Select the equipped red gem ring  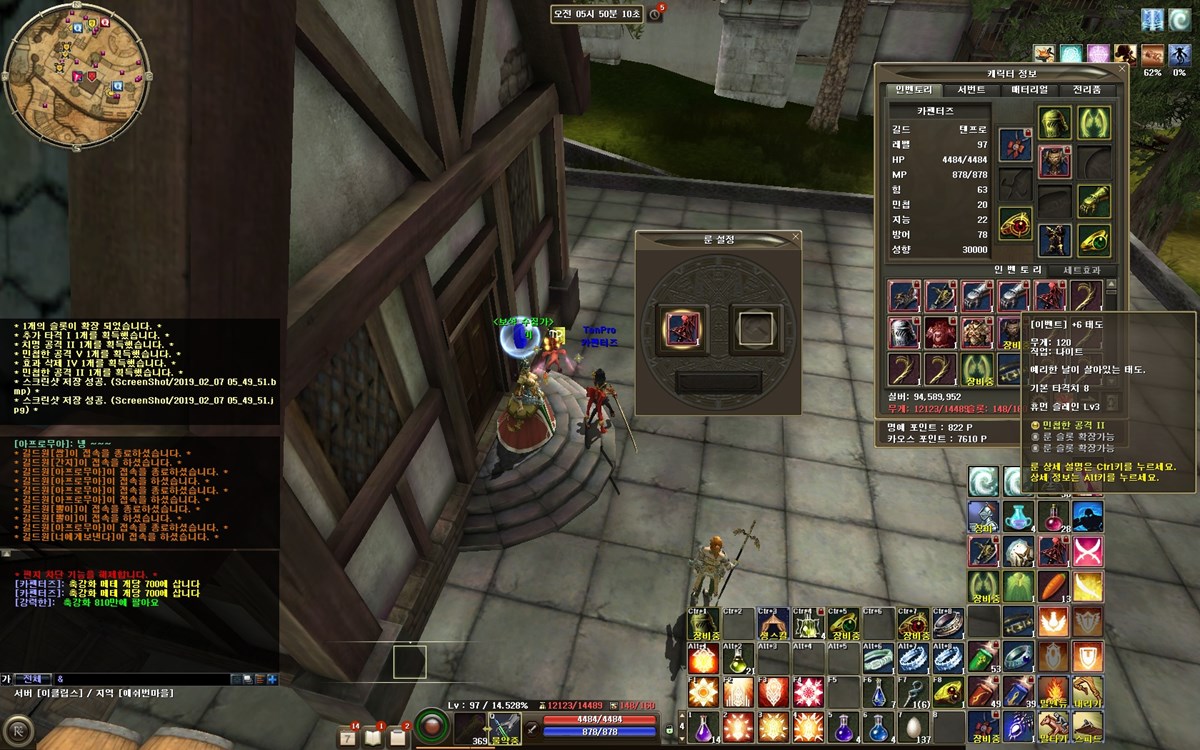(x=1015, y=223)
